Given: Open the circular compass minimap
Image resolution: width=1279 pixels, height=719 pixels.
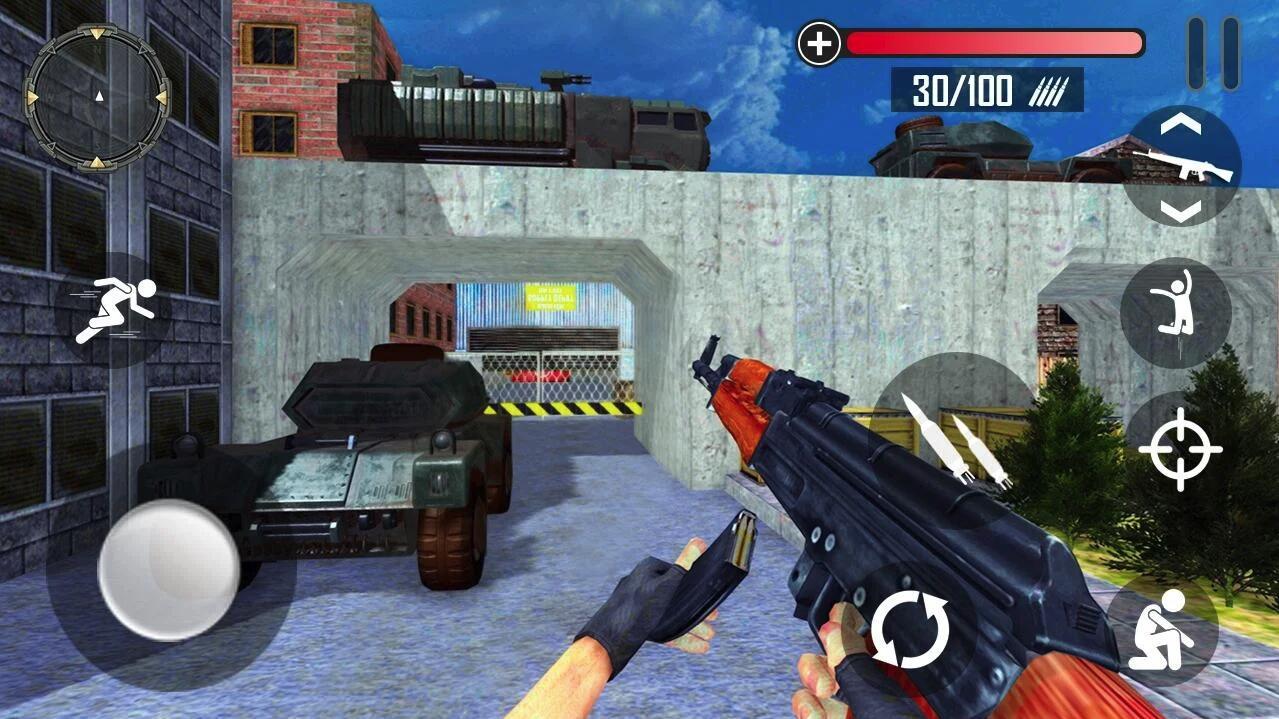Looking at the screenshot, I should (97, 96).
